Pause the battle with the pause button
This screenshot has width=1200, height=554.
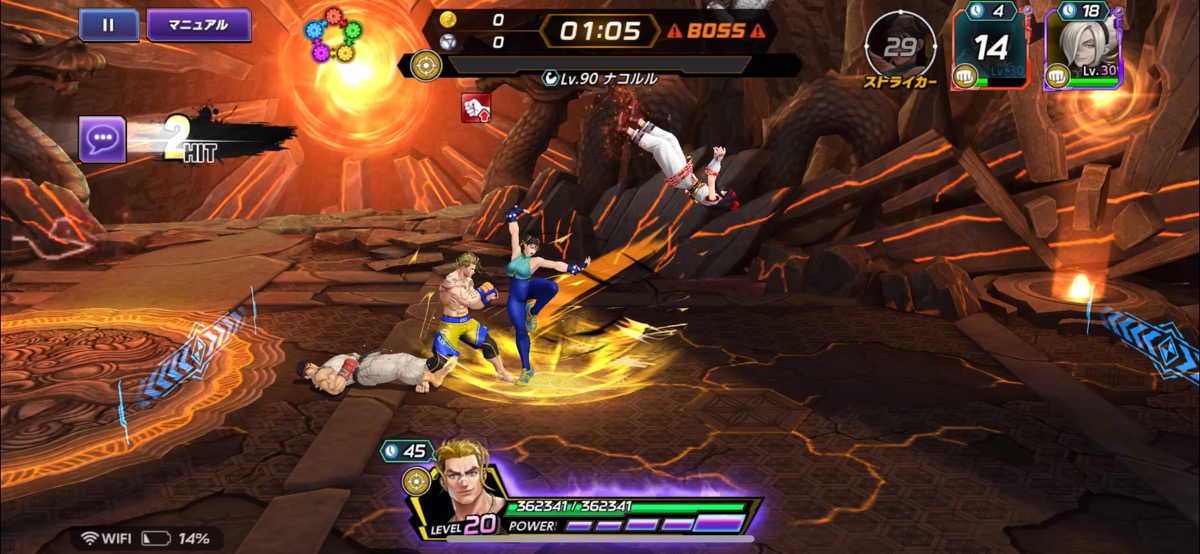click(x=108, y=25)
